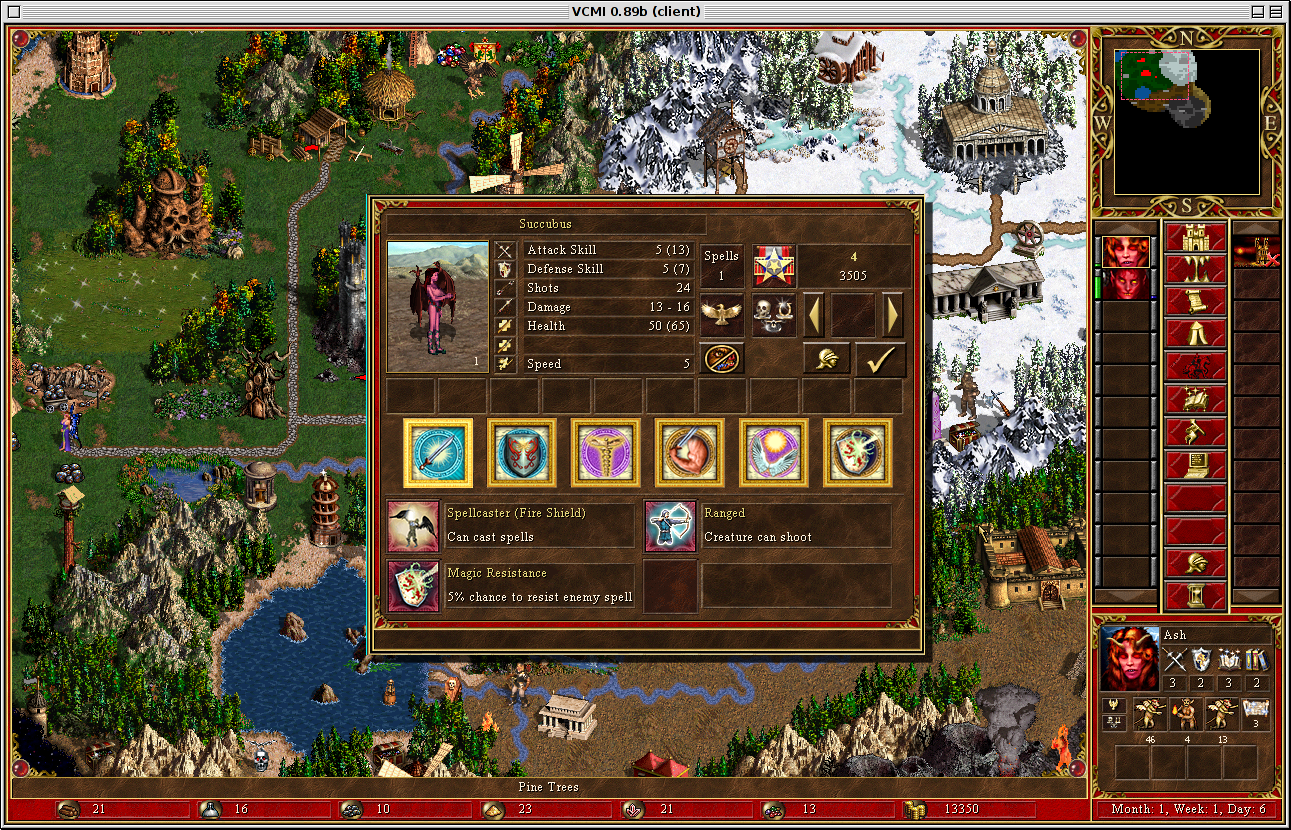End the turn with the hourglass button
Viewport: 1291px width, 830px height.
(x=1196, y=596)
